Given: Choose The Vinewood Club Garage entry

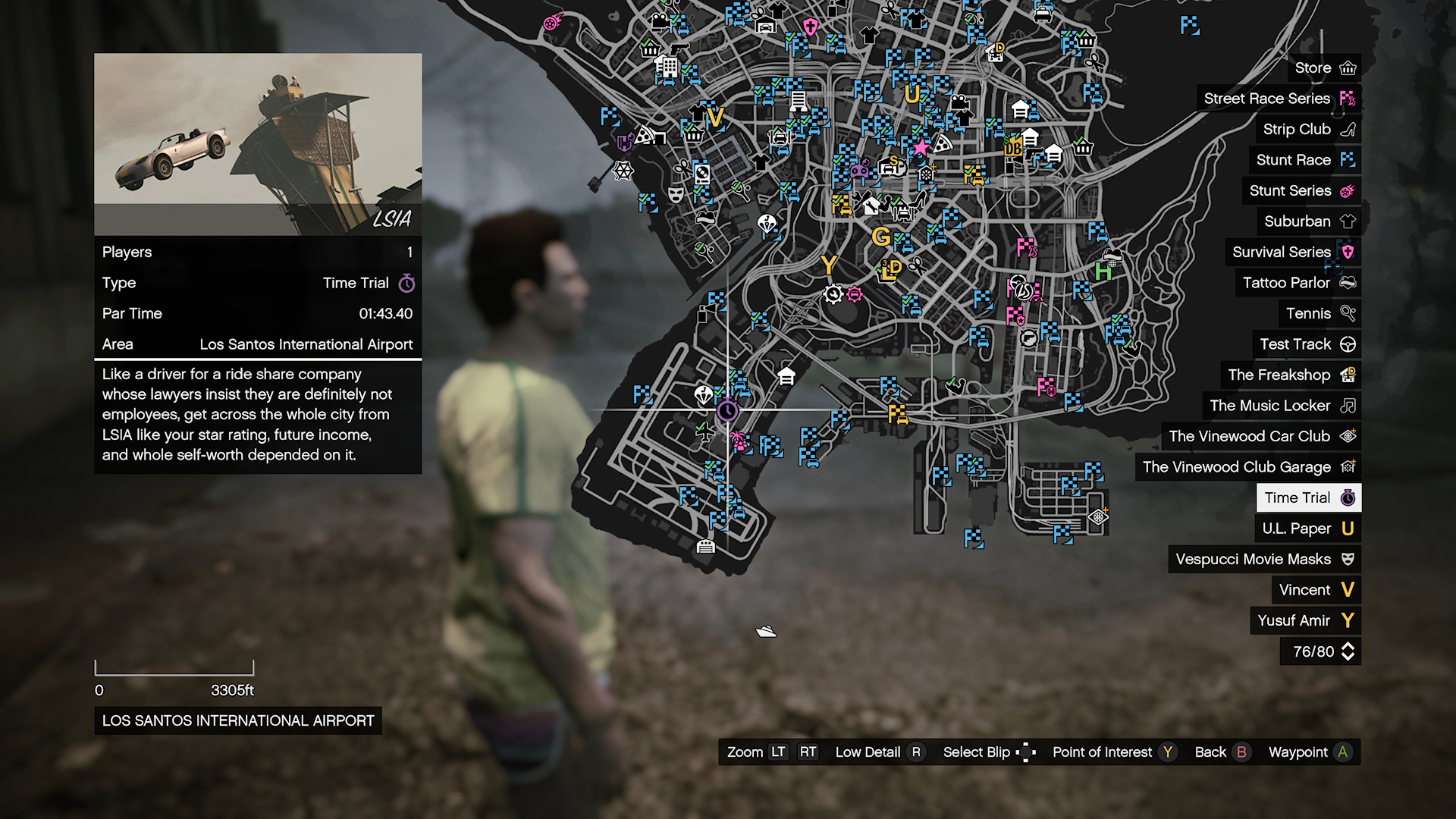Looking at the screenshot, I should coord(1248,467).
